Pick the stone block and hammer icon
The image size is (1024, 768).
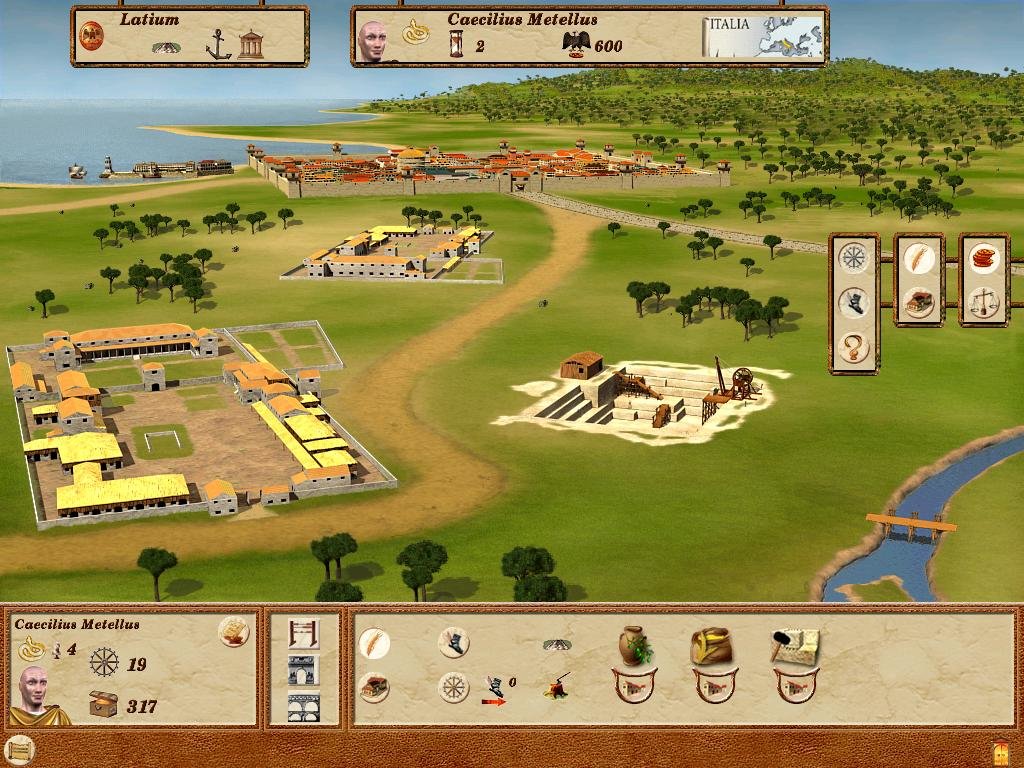click(794, 646)
